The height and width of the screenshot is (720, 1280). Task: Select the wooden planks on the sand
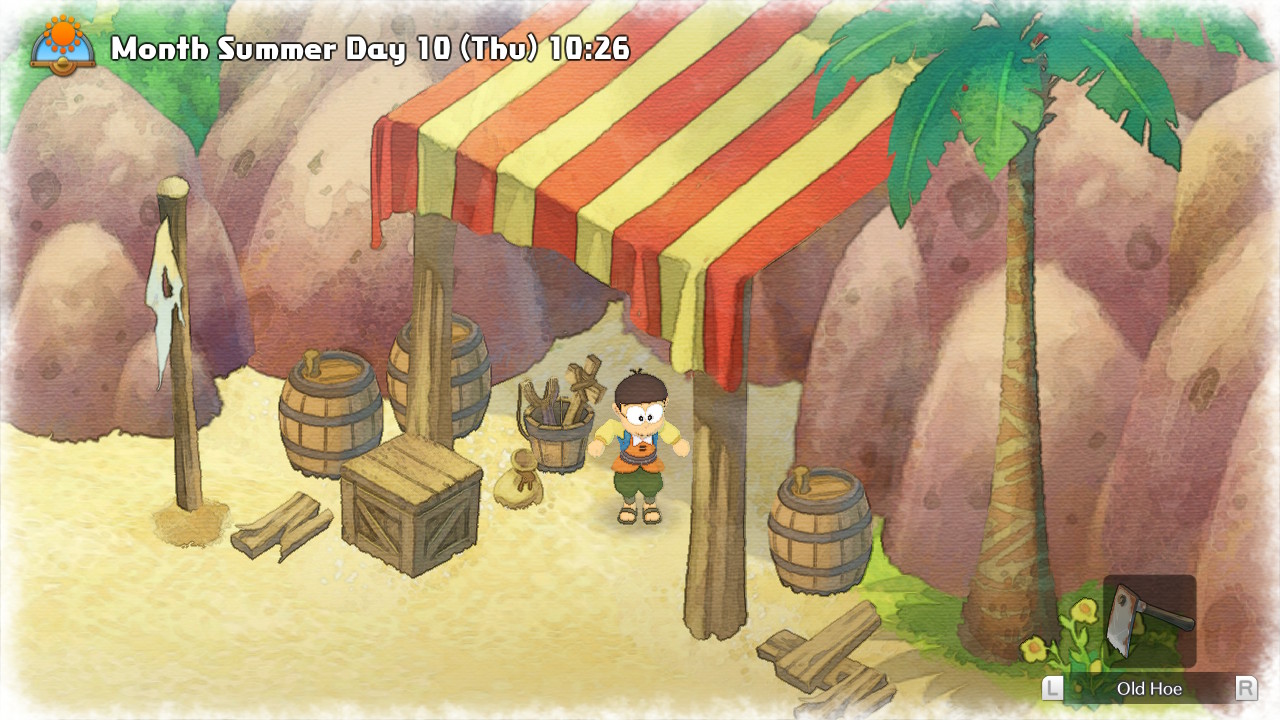tap(282, 525)
